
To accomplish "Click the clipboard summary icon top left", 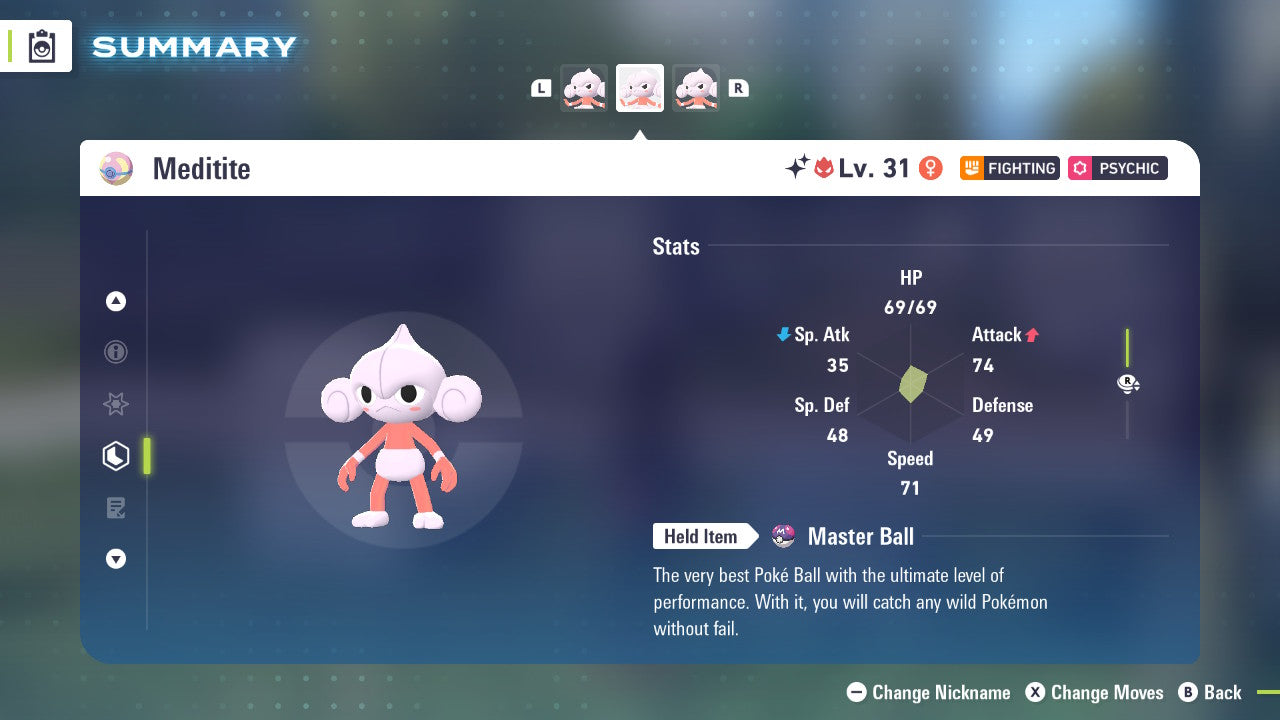I will pos(40,46).
